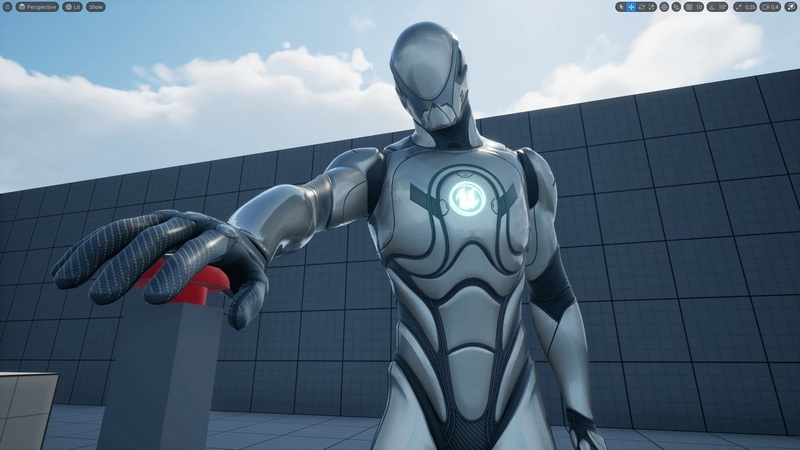Open the Perspective view dropdown
Viewport: 800px width, 450px height.
pyautogui.click(x=38, y=6)
